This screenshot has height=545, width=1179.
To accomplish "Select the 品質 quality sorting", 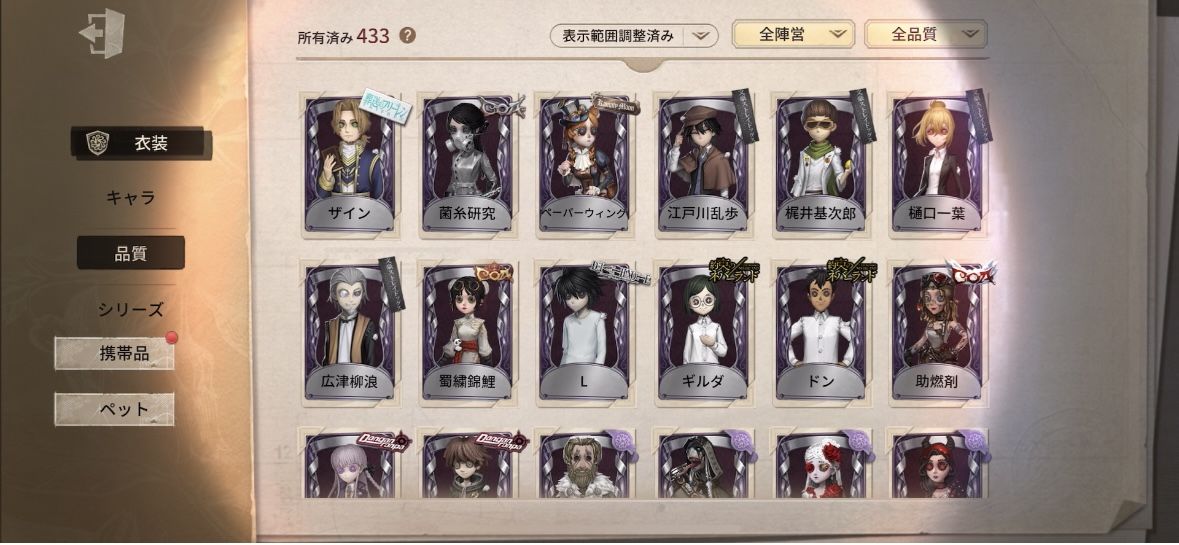I will click(x=131, y=253).
